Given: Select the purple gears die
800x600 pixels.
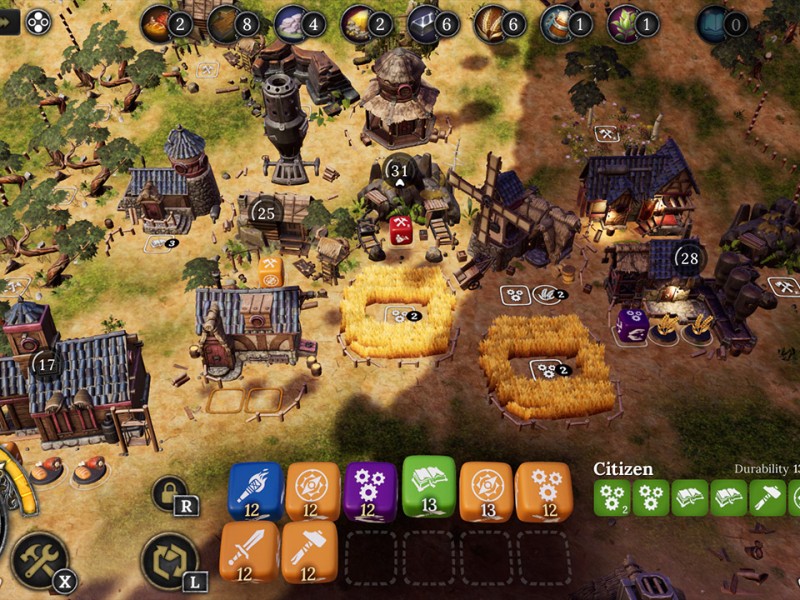Looking at the screenshot, I should tap(370, 489).
